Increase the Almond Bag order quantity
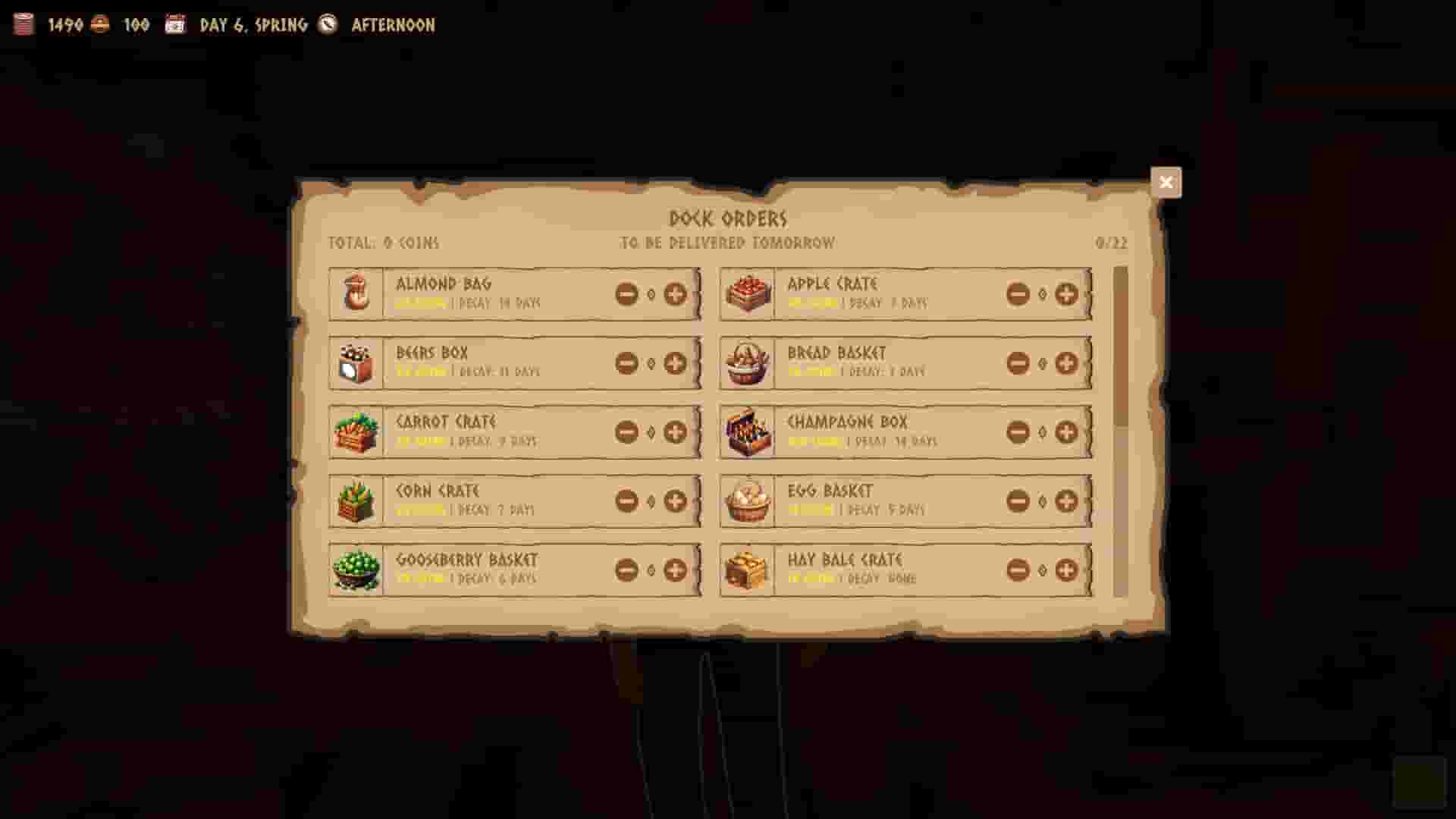The image size is (1456, 819). [x=676, y=294]
